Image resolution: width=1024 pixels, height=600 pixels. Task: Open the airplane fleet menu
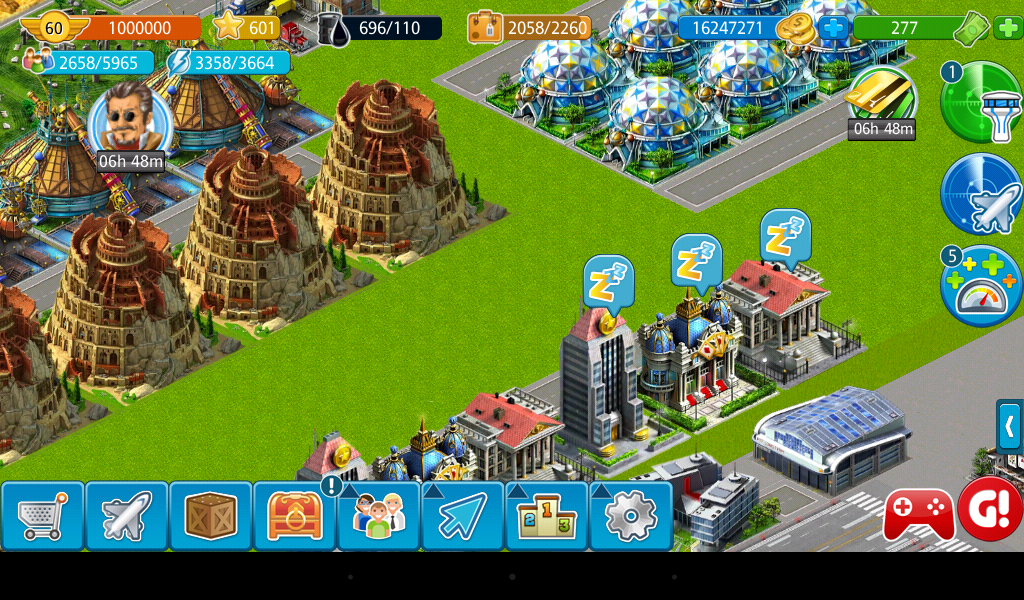126,516
